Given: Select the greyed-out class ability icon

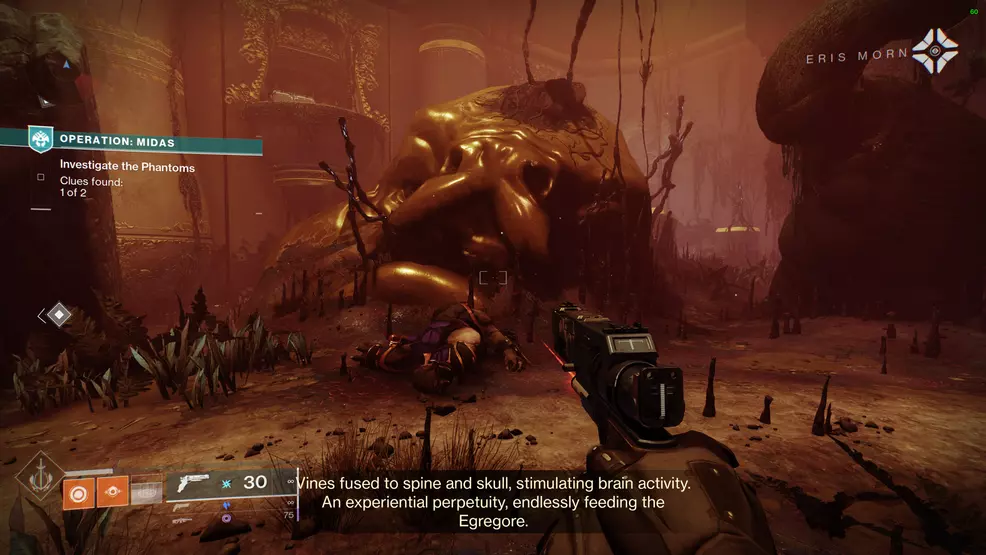Looking at the screenshot, I should [146, 491].
